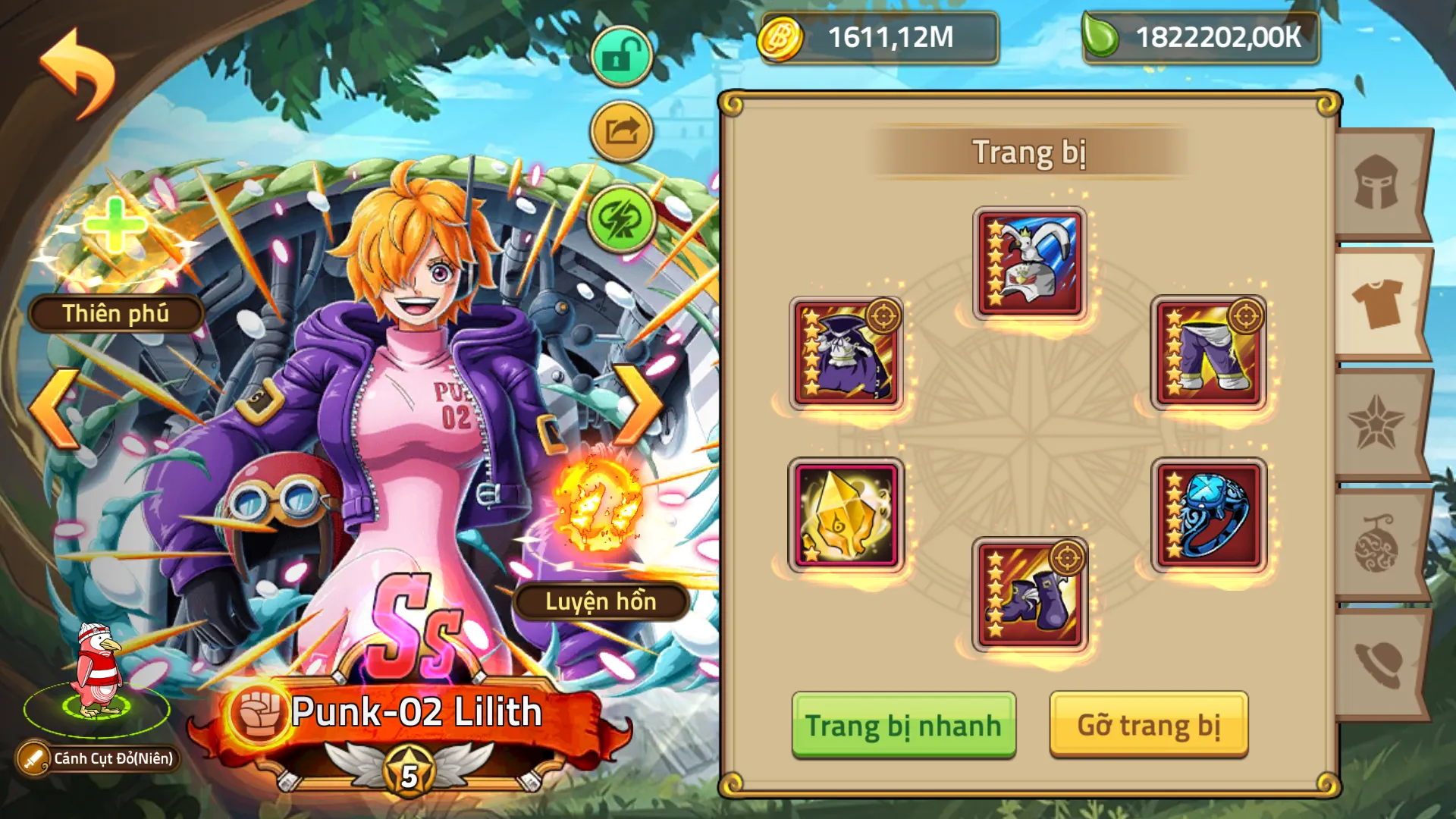Click the share character icon
The width and height of the screenshot is (1456, 819).
coord(620,129)
